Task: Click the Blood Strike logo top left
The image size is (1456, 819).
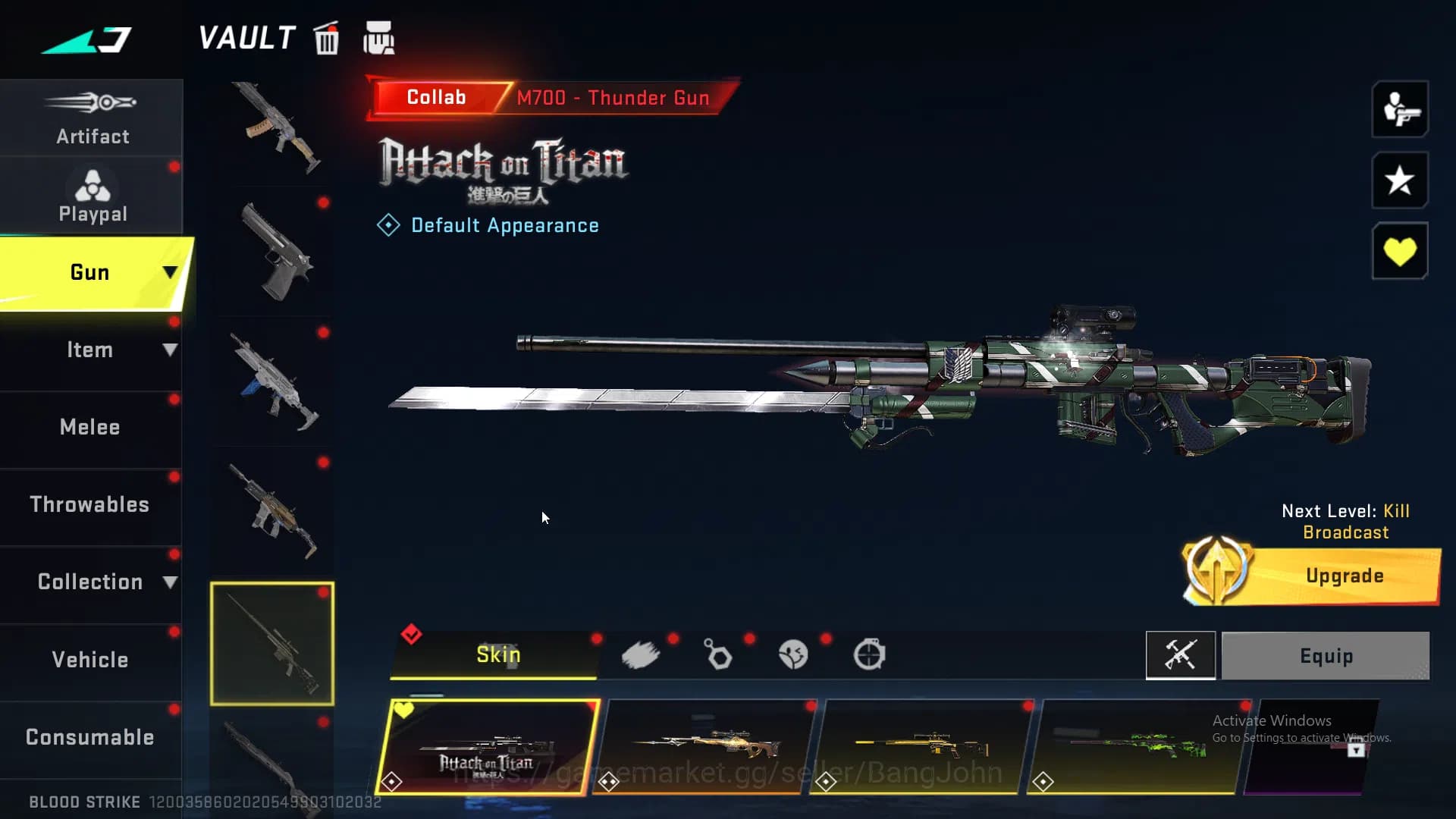Action: coord(86,38)
